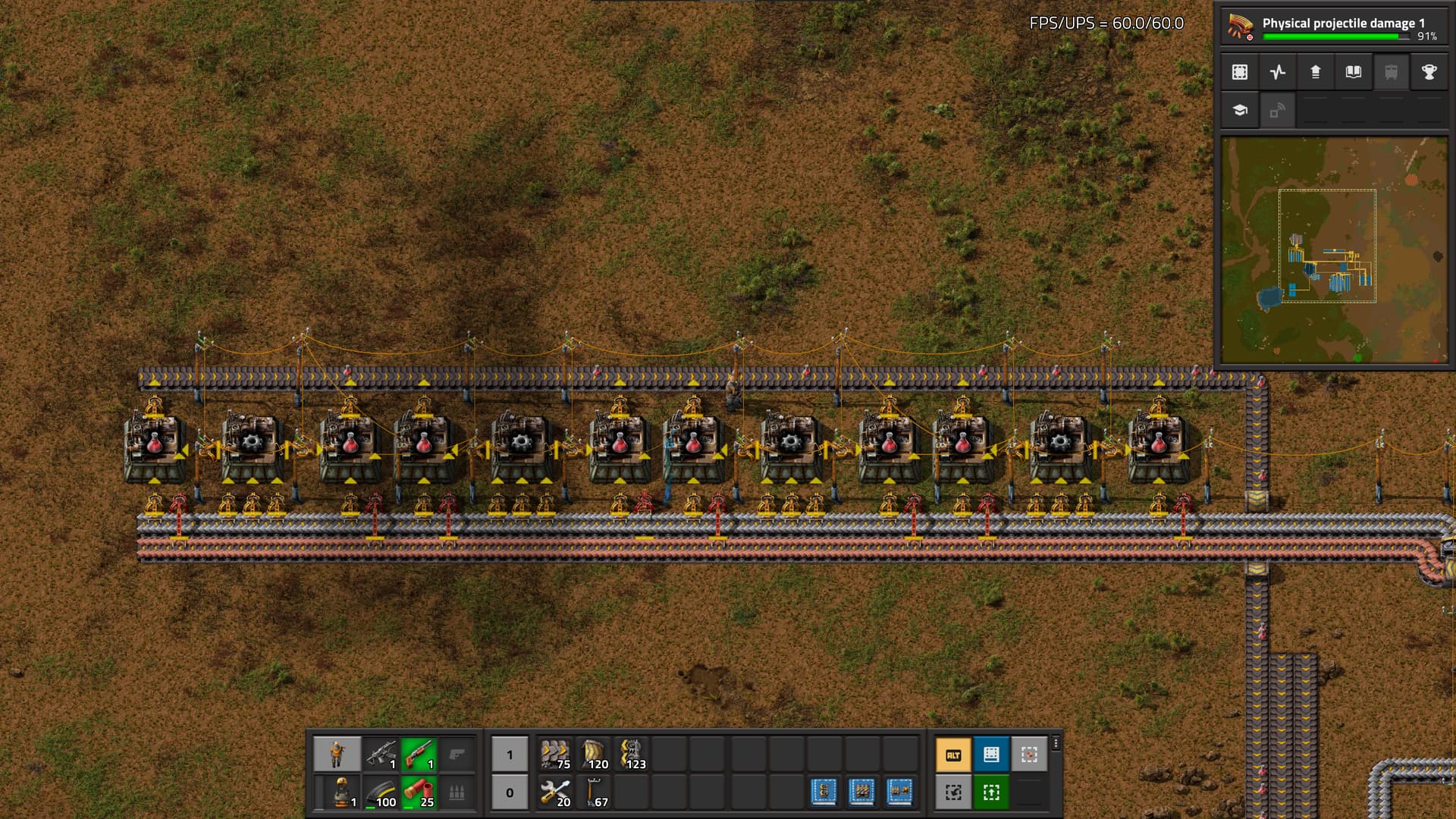Switch to the shotgun weapon slot
The image size is (1456, 819).
[x=419, y=755]
